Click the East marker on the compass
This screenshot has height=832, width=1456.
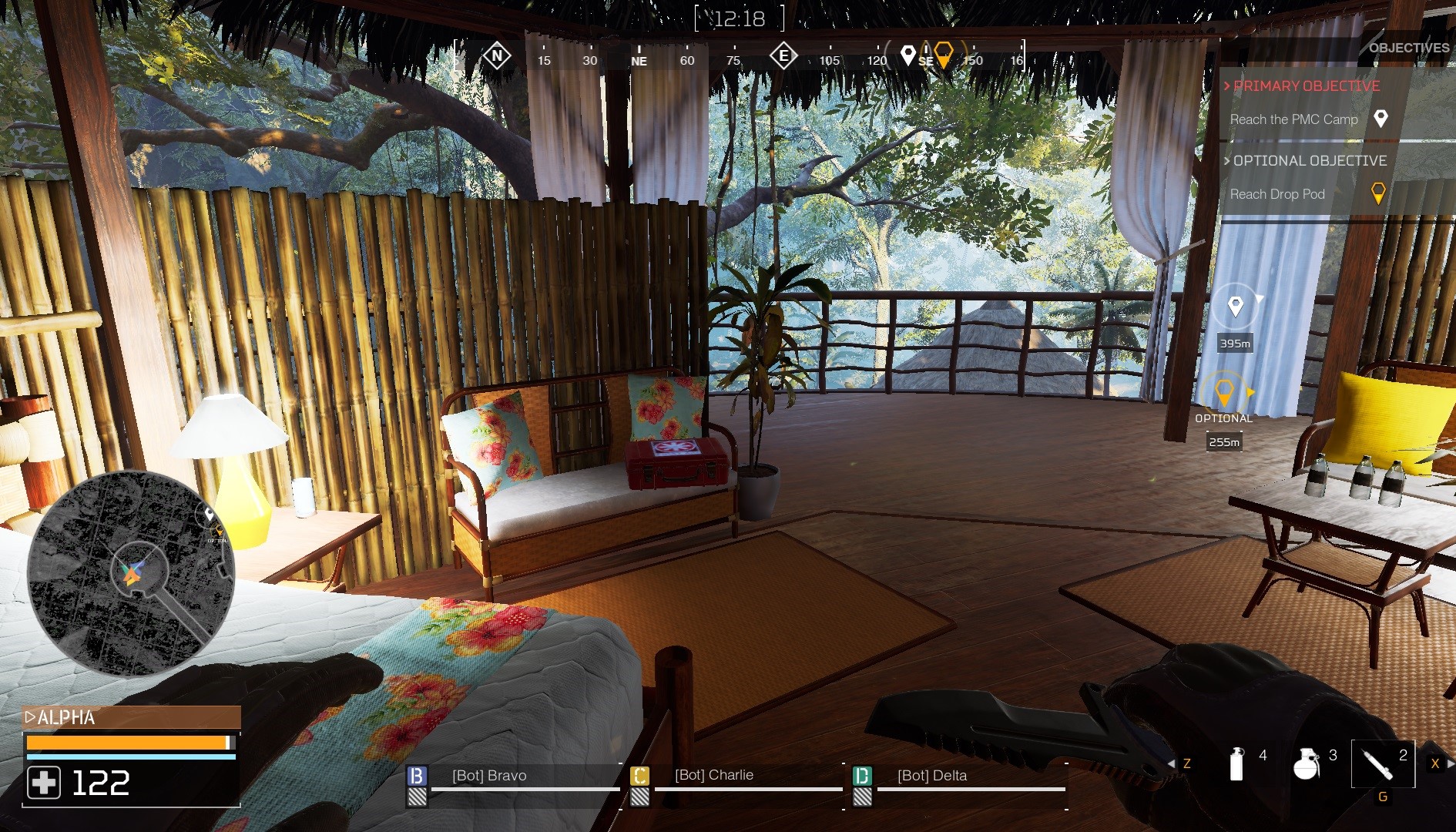(783, 55)
